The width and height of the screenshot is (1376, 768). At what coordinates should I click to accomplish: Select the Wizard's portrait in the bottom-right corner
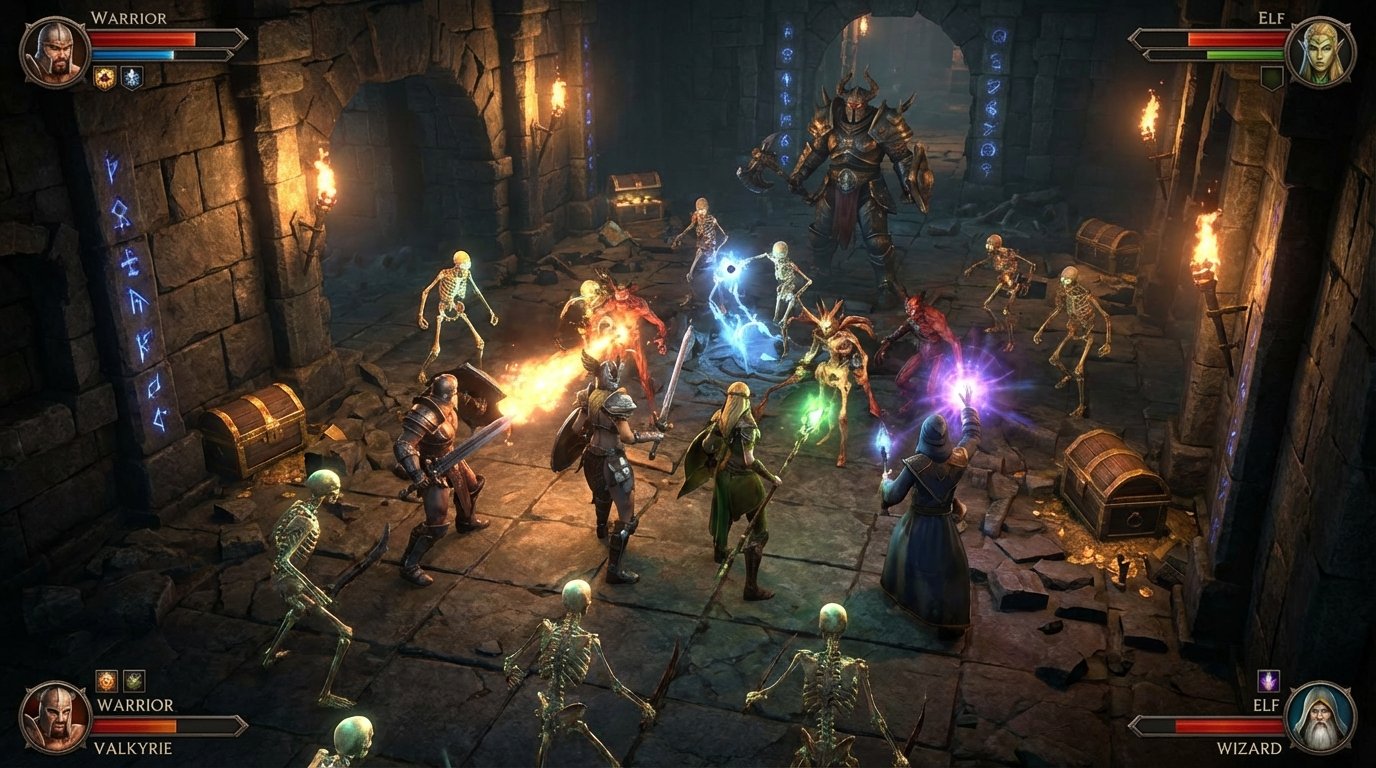[x=1320, y=716]
